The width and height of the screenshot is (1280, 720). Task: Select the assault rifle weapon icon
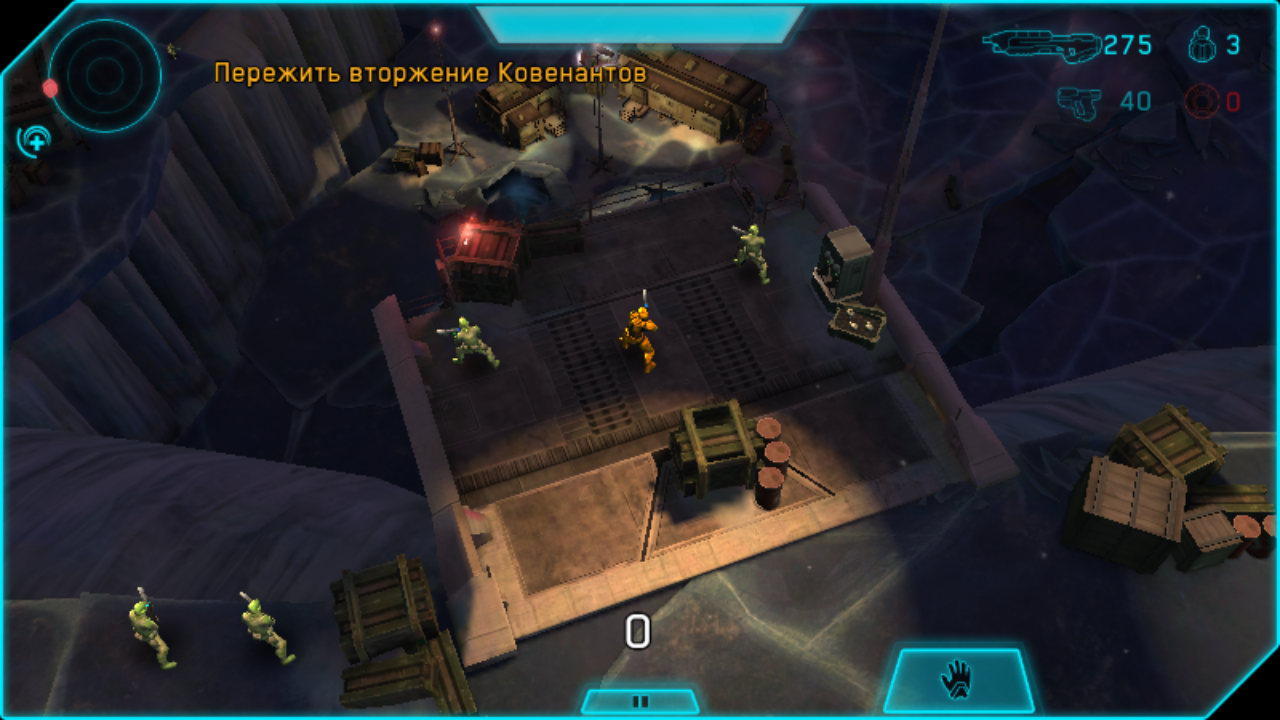(1040, 45)
